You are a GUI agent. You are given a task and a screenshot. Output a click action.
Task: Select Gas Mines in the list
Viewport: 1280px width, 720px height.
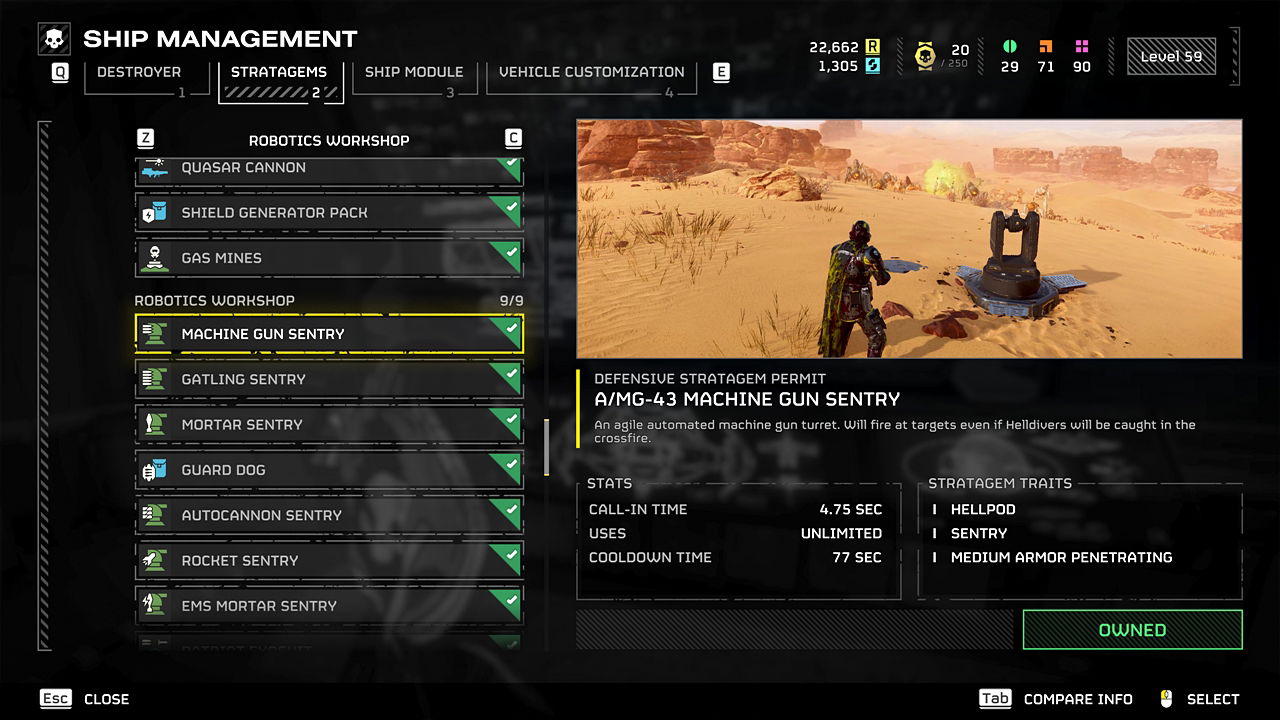(328, 258)
